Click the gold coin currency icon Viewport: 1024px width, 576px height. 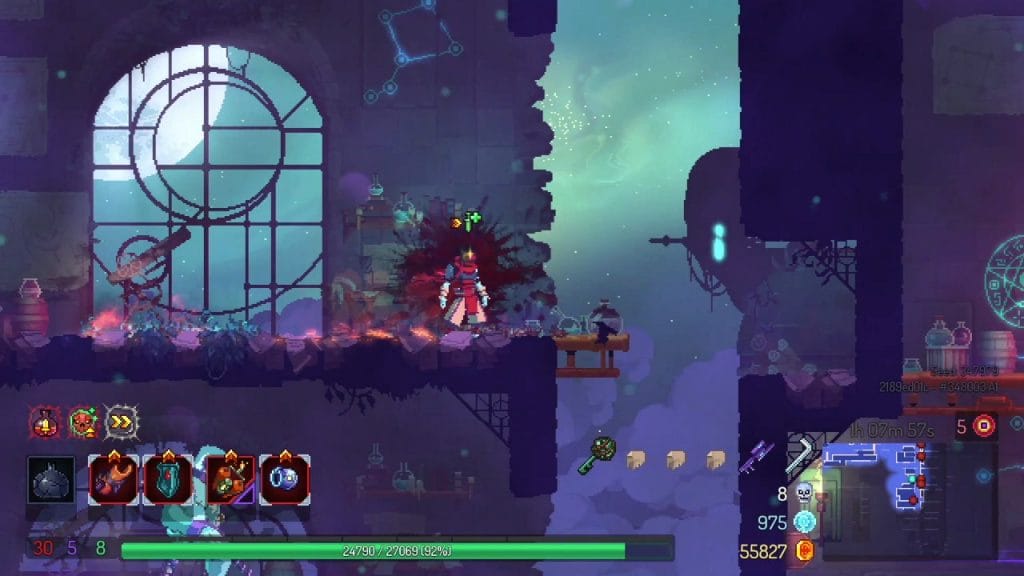pos(804,550)
